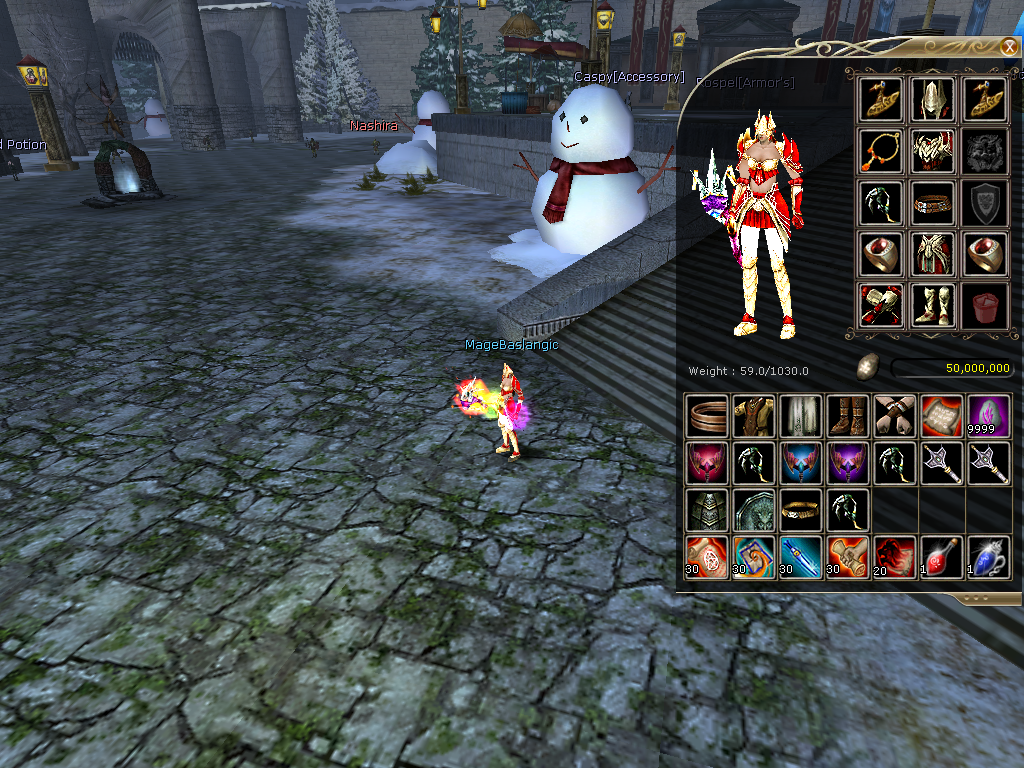Screen dimensions: 1024x768
Task: Select the equipped red leg armor
Action: click(933, 255)
